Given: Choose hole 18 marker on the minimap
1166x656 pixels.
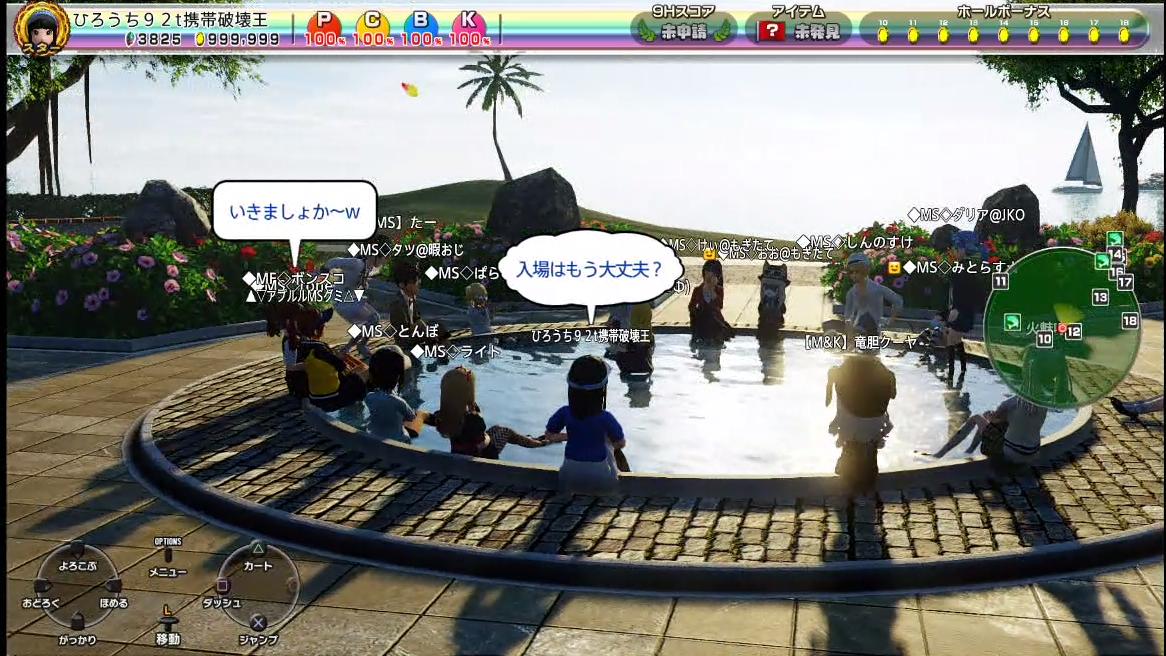Looking at the screenshot, I should [x=1130, y=321].
